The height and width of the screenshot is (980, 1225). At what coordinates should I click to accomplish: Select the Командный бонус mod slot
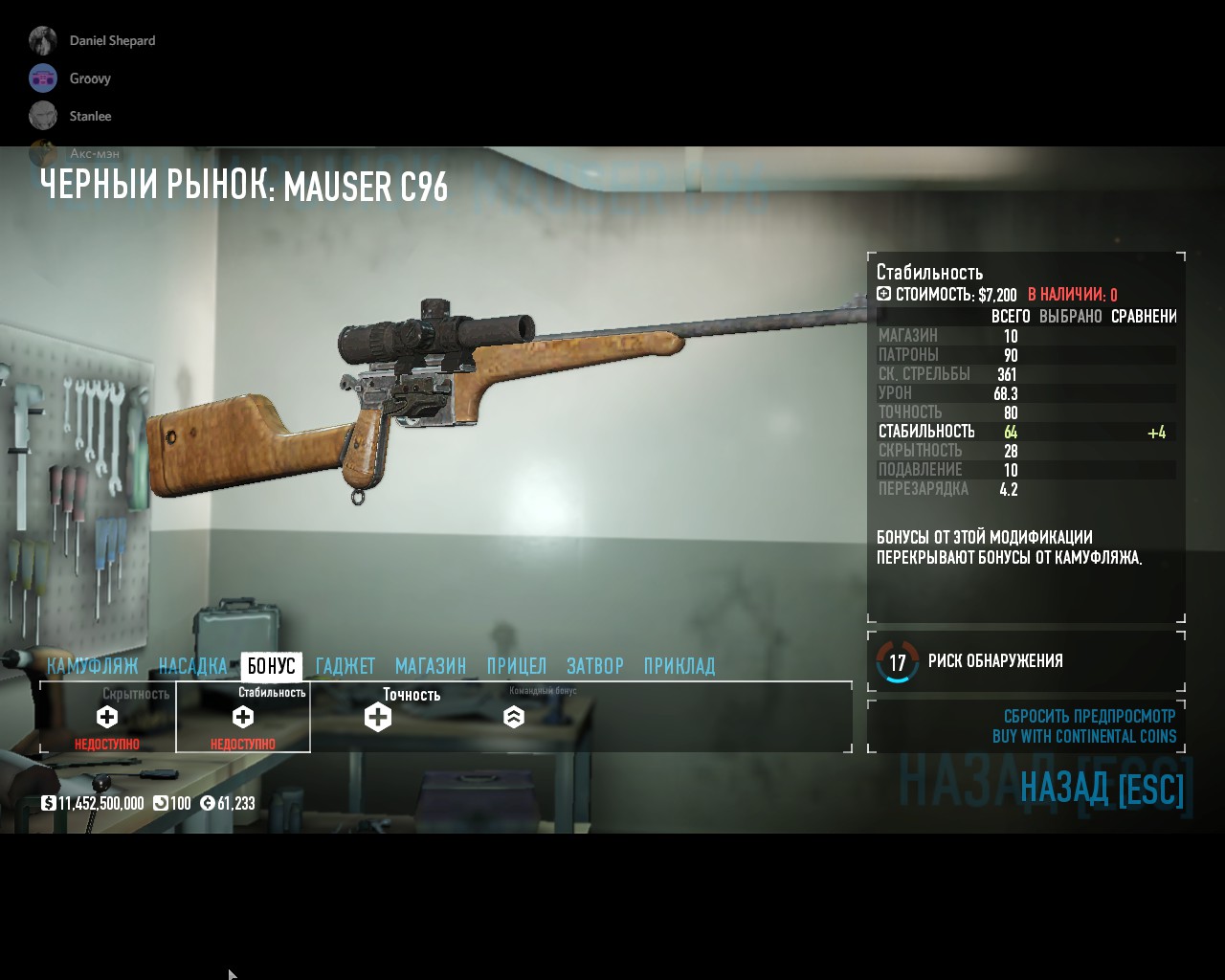(514, 717)
